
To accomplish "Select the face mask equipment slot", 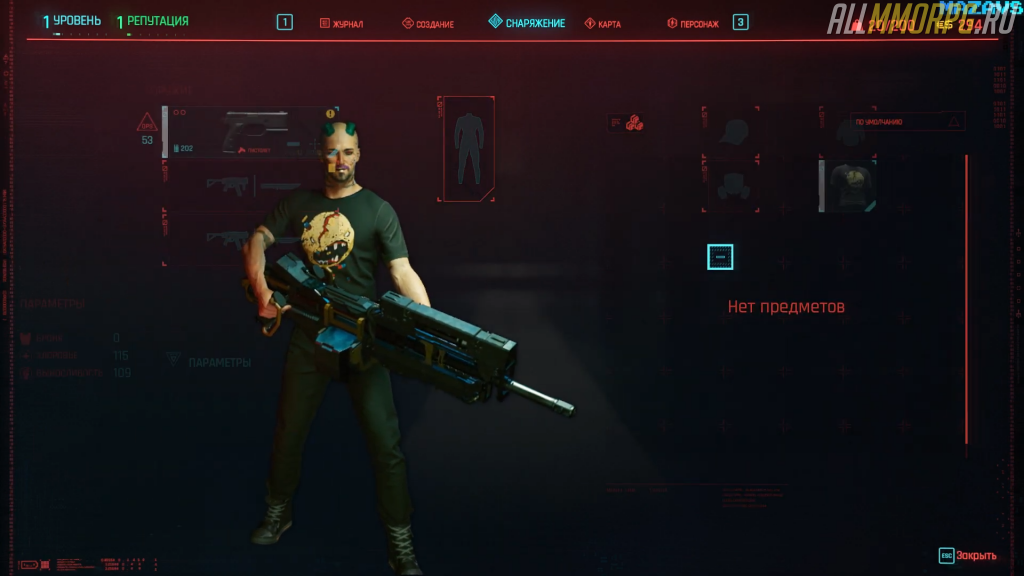I will (730, 186).
